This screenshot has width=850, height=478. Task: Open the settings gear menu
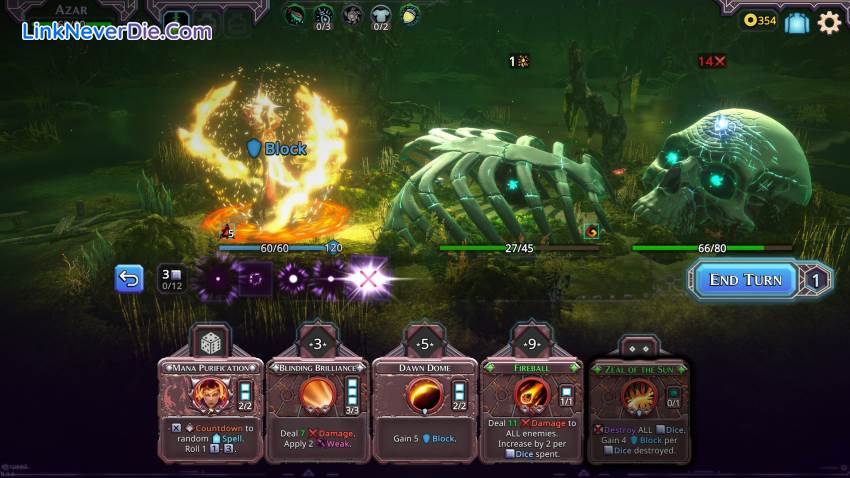pyautogui.click(x=829, y=22)
